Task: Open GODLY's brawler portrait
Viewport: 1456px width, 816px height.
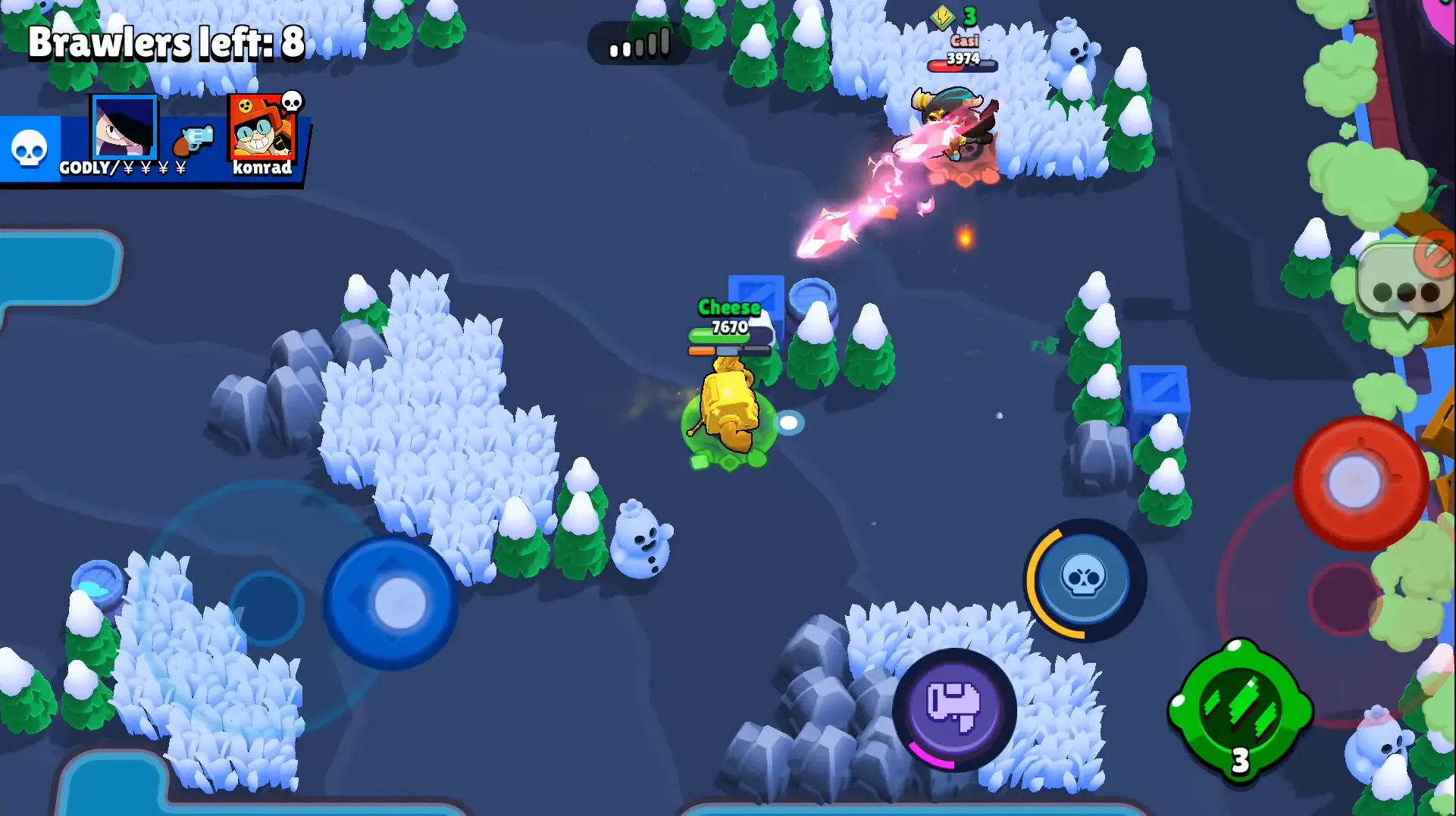Action: point(124,127)
